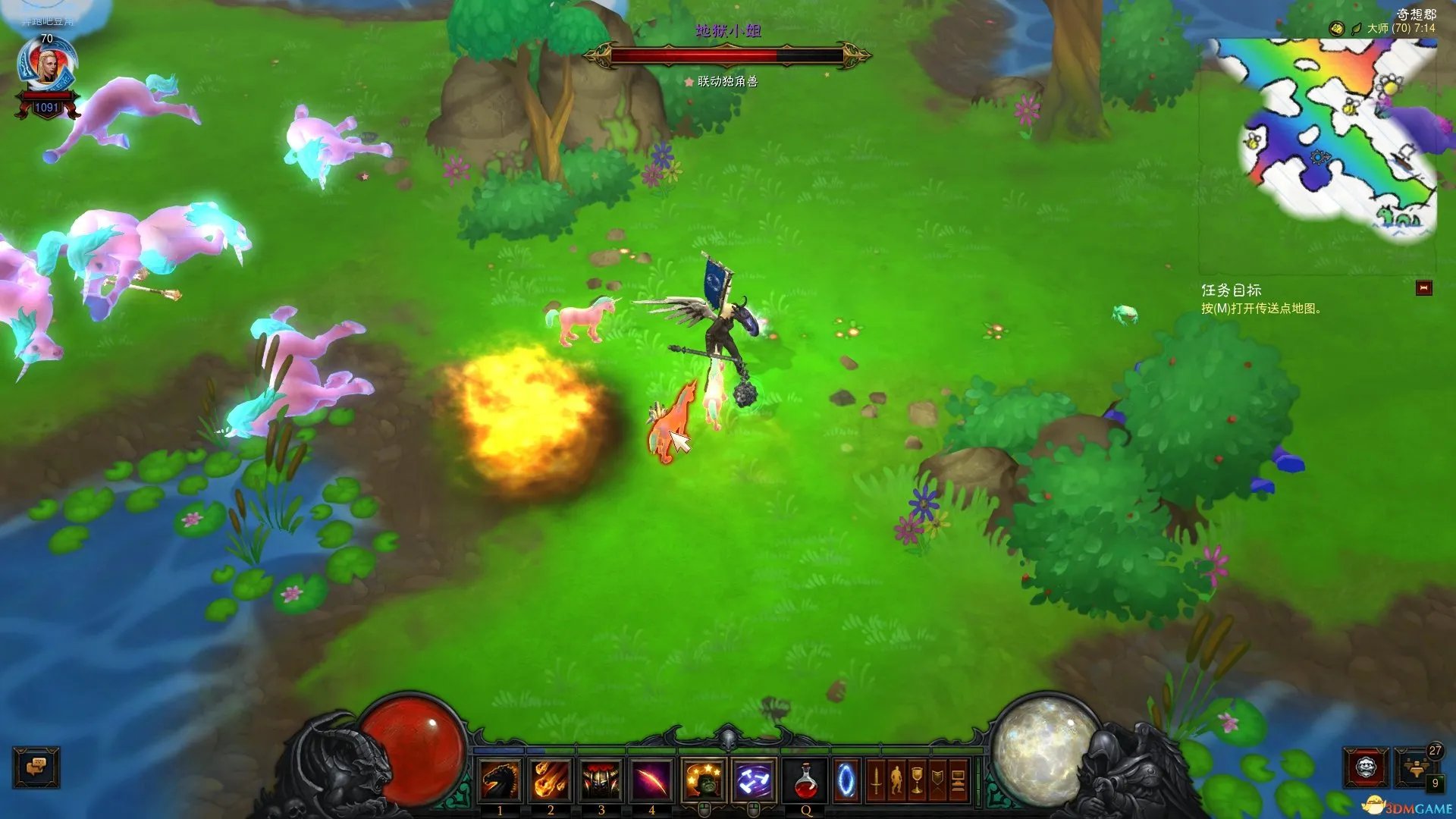Click the hero portrait at top left
1456x819 pixels.
point(47,67)
